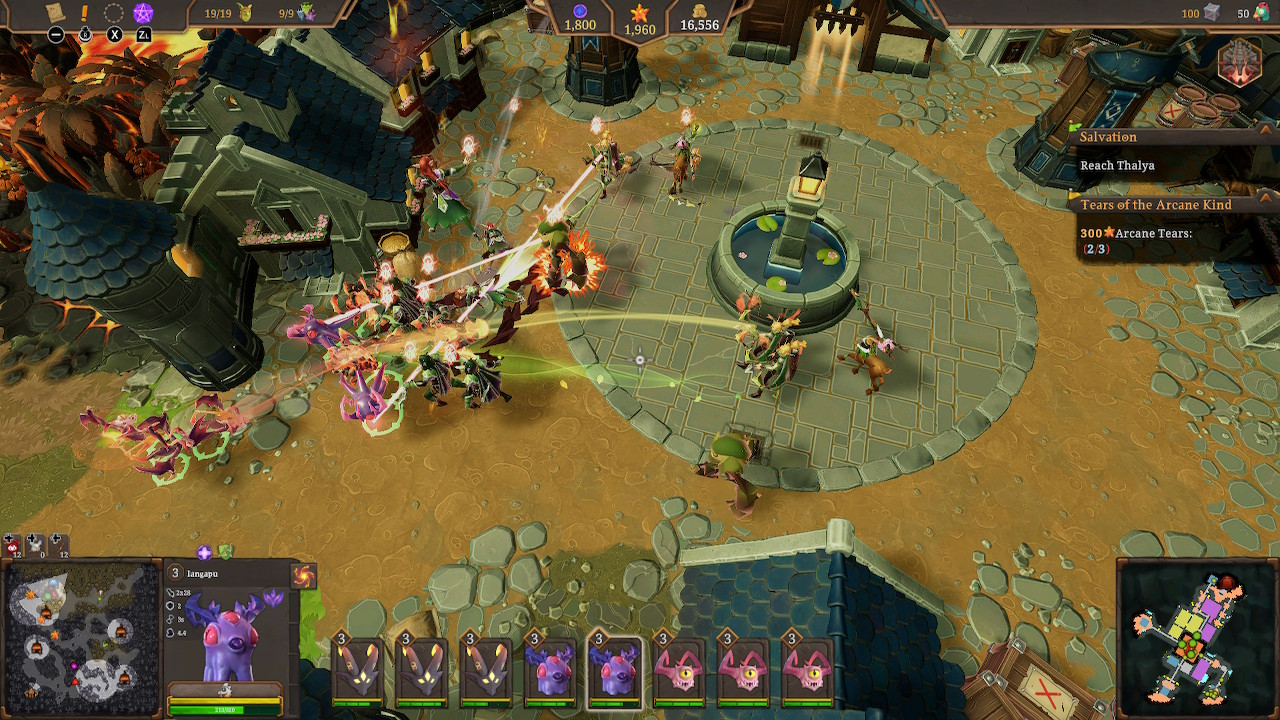Click the green shield buff on Iangapu
Viewport: 1280px width, 720px height.
click(x=224, y=551)
